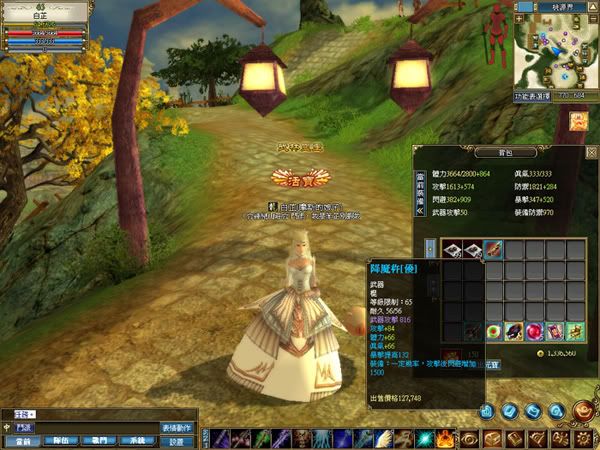Switch chat to the 當前 channel
The height and width of the screenshot is (450, 600).
(x=21, y=441)
